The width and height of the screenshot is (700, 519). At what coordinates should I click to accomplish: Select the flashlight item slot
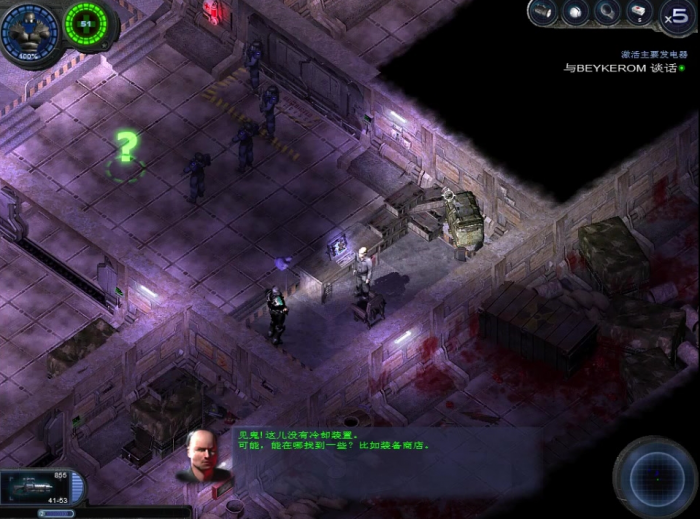545,12
